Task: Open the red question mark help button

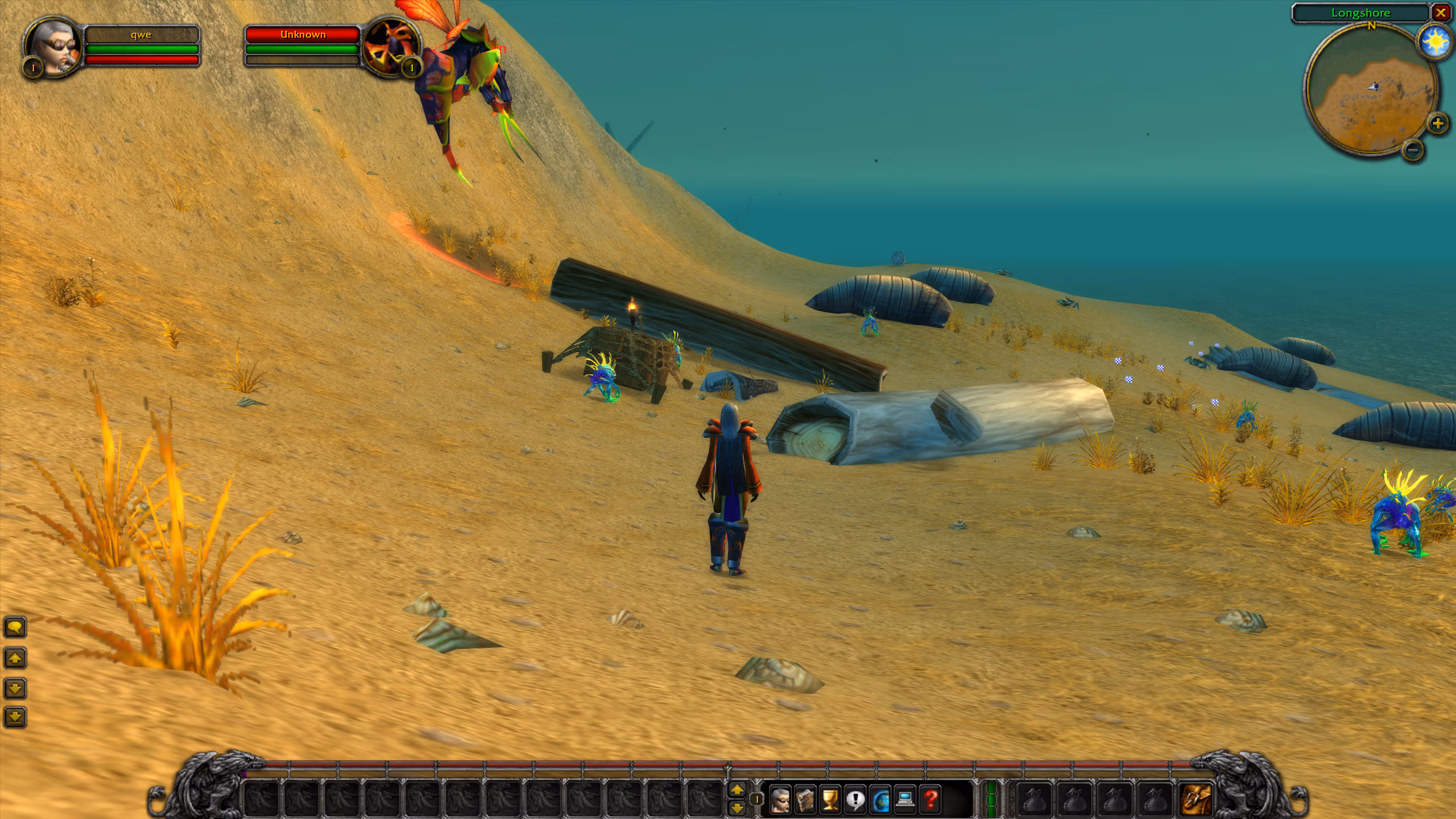Action: coord(930,800)
